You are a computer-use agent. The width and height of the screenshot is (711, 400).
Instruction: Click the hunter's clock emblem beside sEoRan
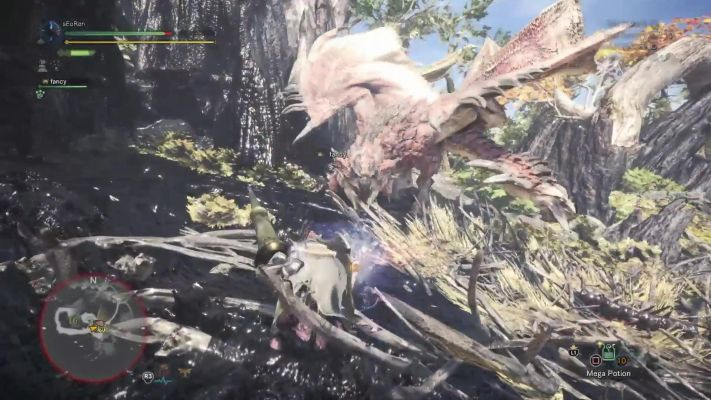(x=51, y=33)
